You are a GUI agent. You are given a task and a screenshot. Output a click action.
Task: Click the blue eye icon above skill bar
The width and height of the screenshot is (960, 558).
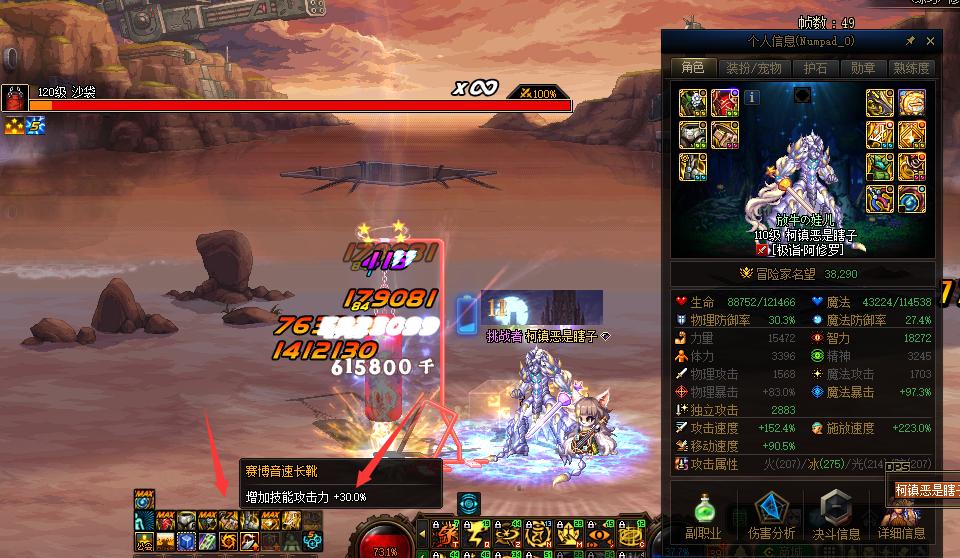coord(468,503)
